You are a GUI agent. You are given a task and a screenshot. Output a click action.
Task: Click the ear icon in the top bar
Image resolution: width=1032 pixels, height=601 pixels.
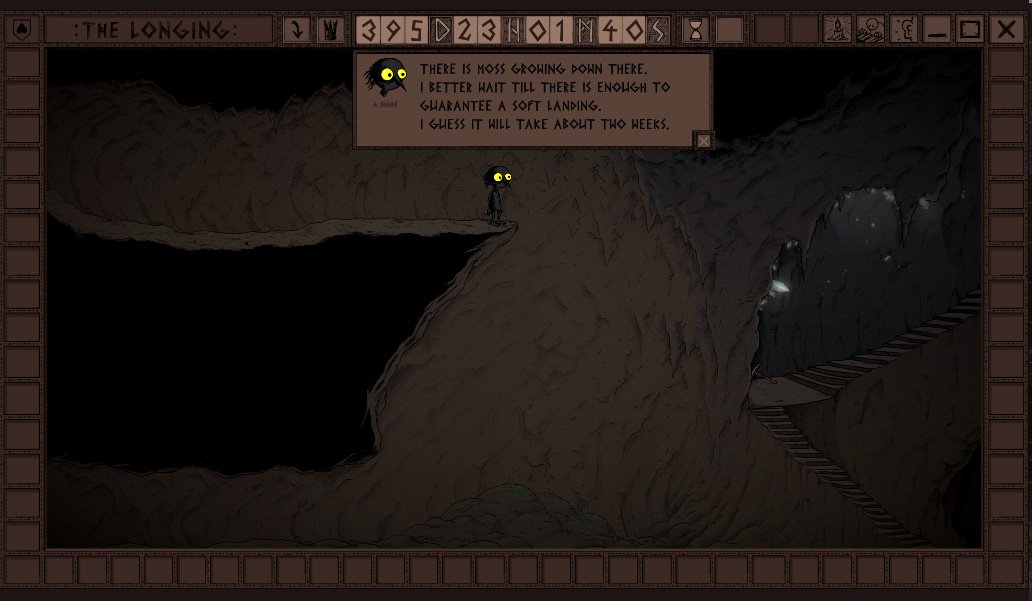pyautogui.click(x=904, y=30)
